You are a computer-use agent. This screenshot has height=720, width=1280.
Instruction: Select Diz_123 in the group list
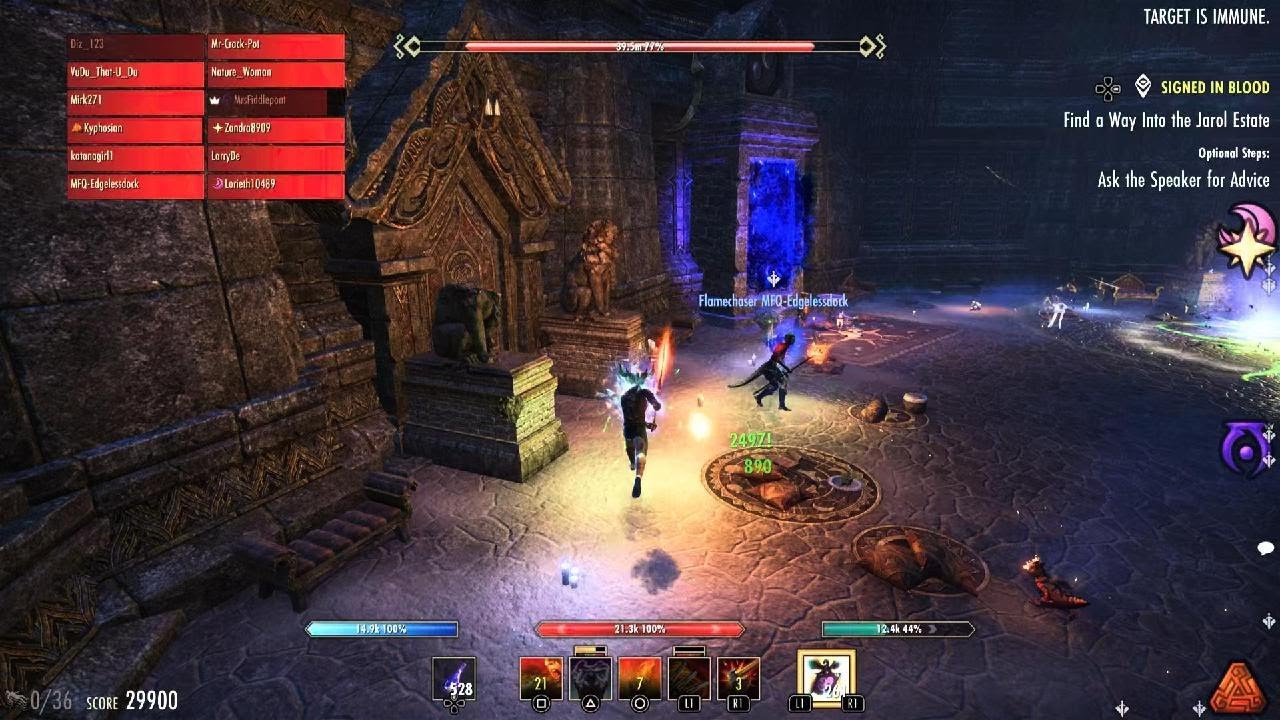(135, 46)
